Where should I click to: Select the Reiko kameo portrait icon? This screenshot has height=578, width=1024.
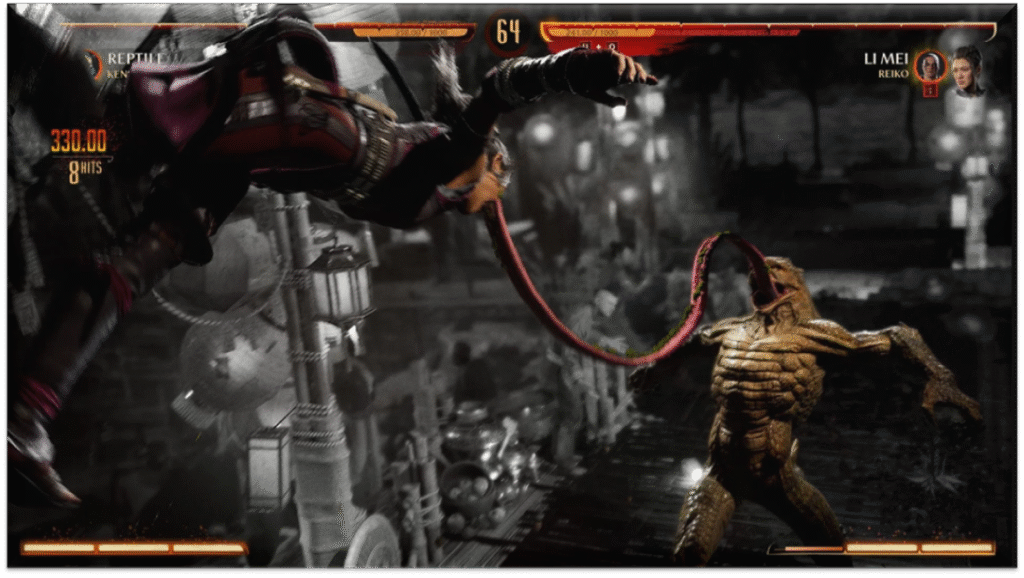click(x=930, y=67)
